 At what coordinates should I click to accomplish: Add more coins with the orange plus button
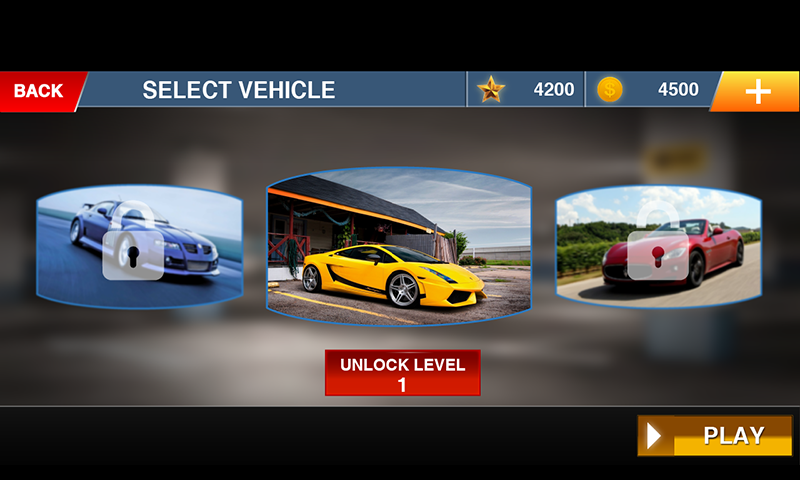pos(757,91)
